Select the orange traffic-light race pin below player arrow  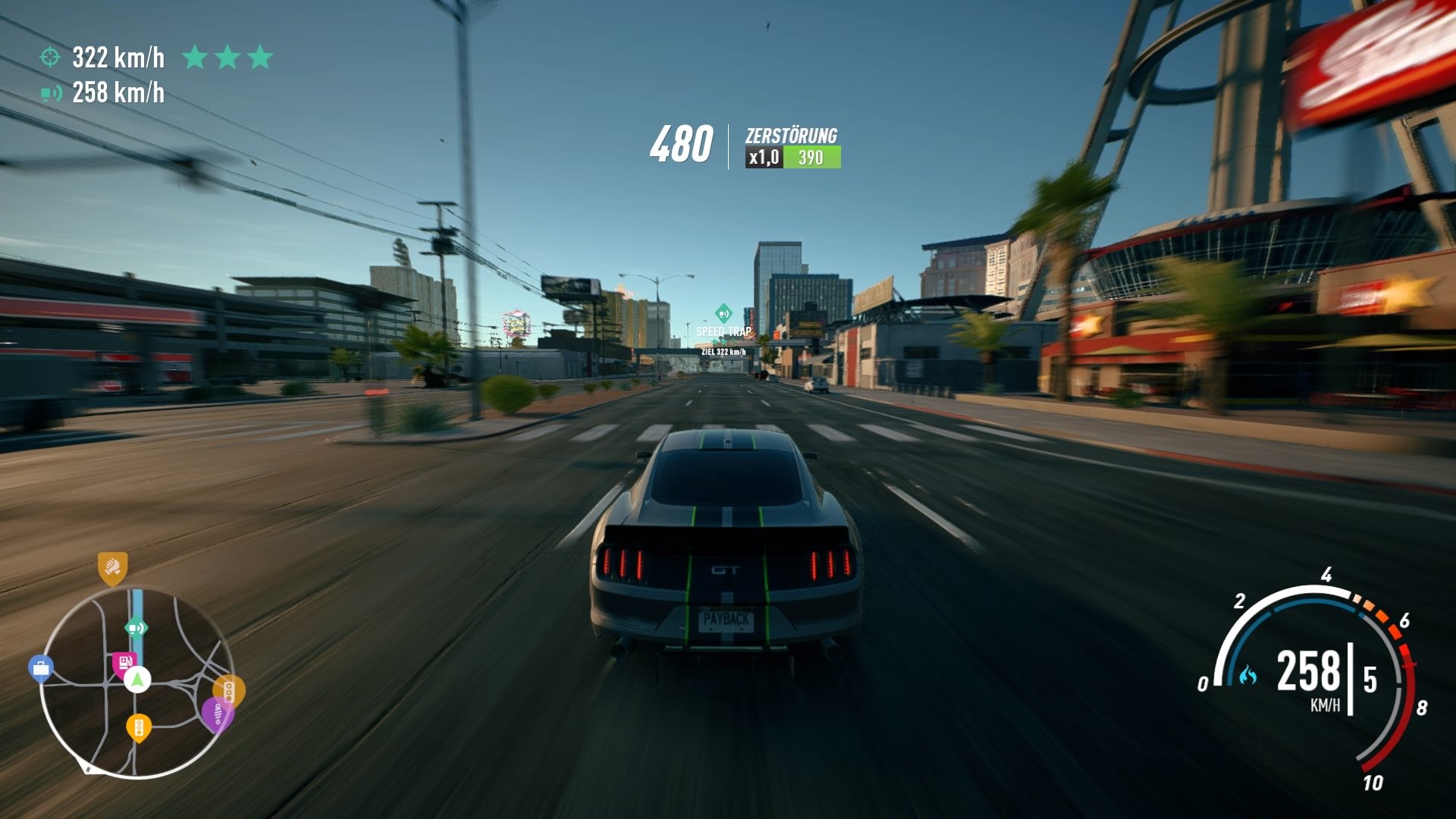[x=139, y=727]
